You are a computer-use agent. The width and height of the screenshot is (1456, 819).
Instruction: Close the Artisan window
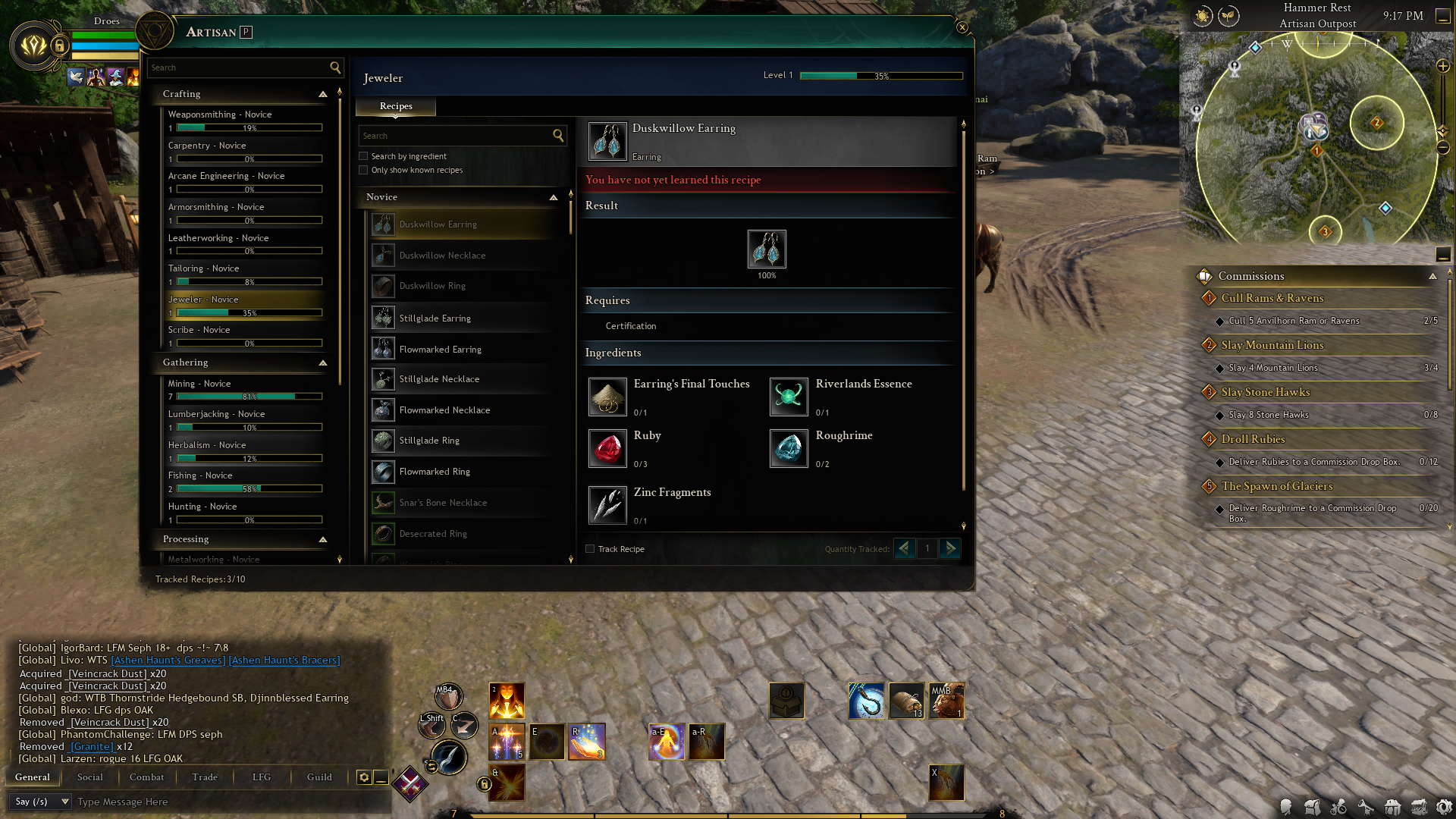962,27
